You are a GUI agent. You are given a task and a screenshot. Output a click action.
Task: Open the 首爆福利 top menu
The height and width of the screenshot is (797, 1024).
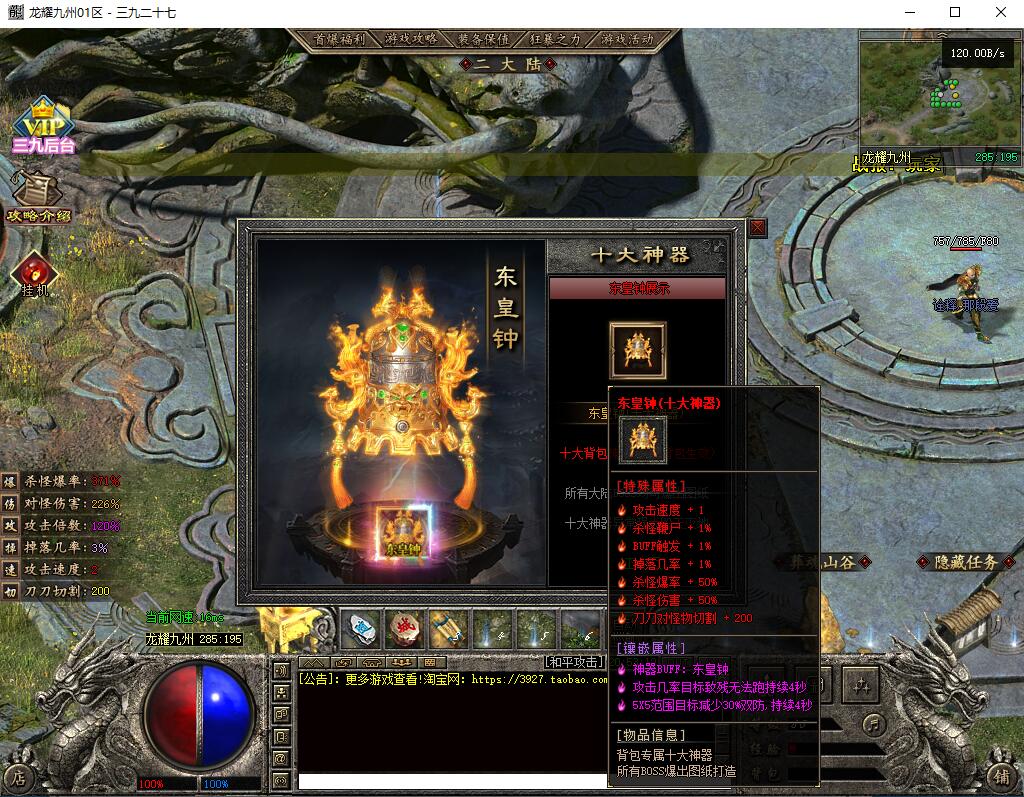(339, 39)
